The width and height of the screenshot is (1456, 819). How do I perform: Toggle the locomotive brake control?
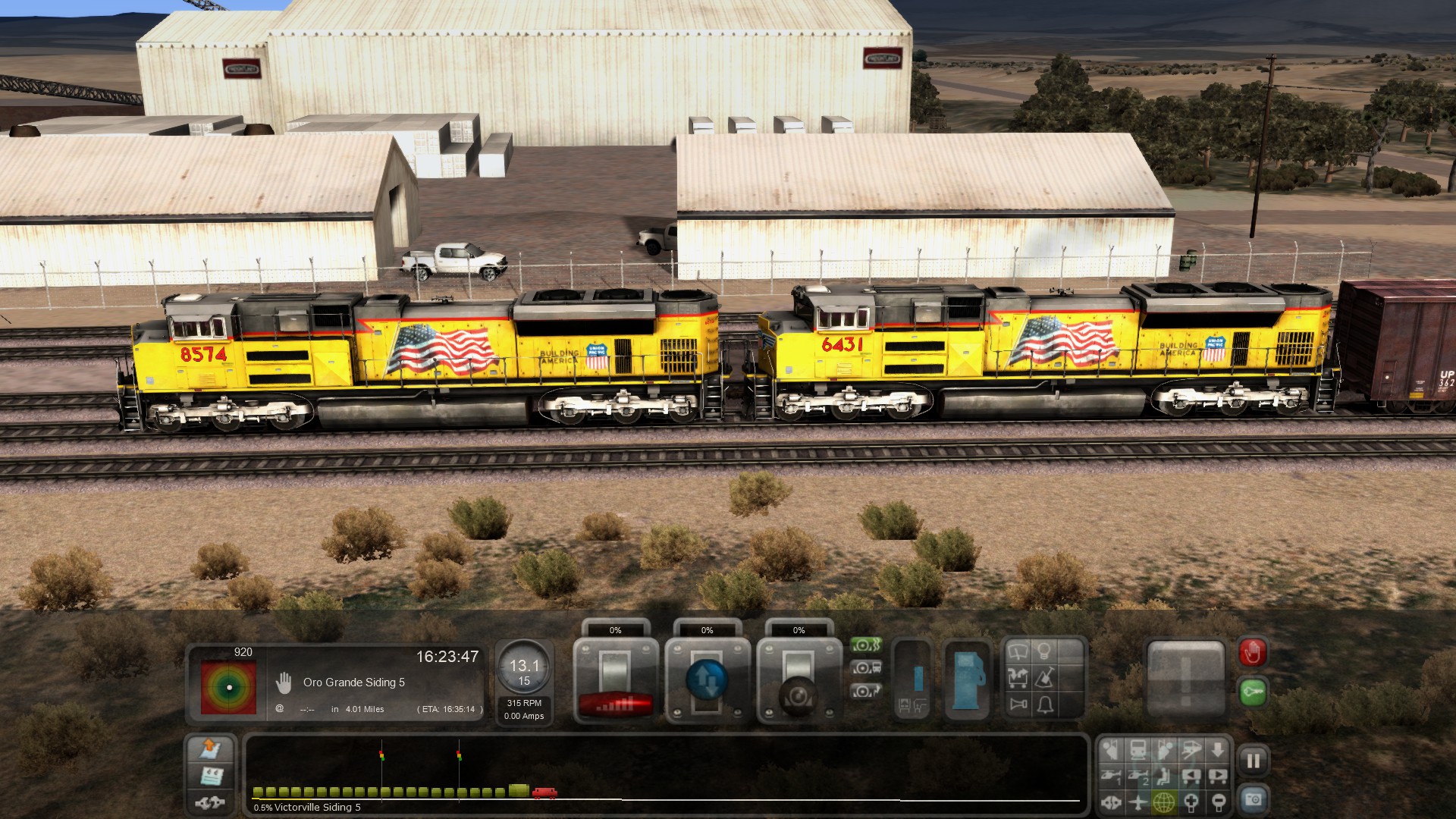click(x=866, y=669)
